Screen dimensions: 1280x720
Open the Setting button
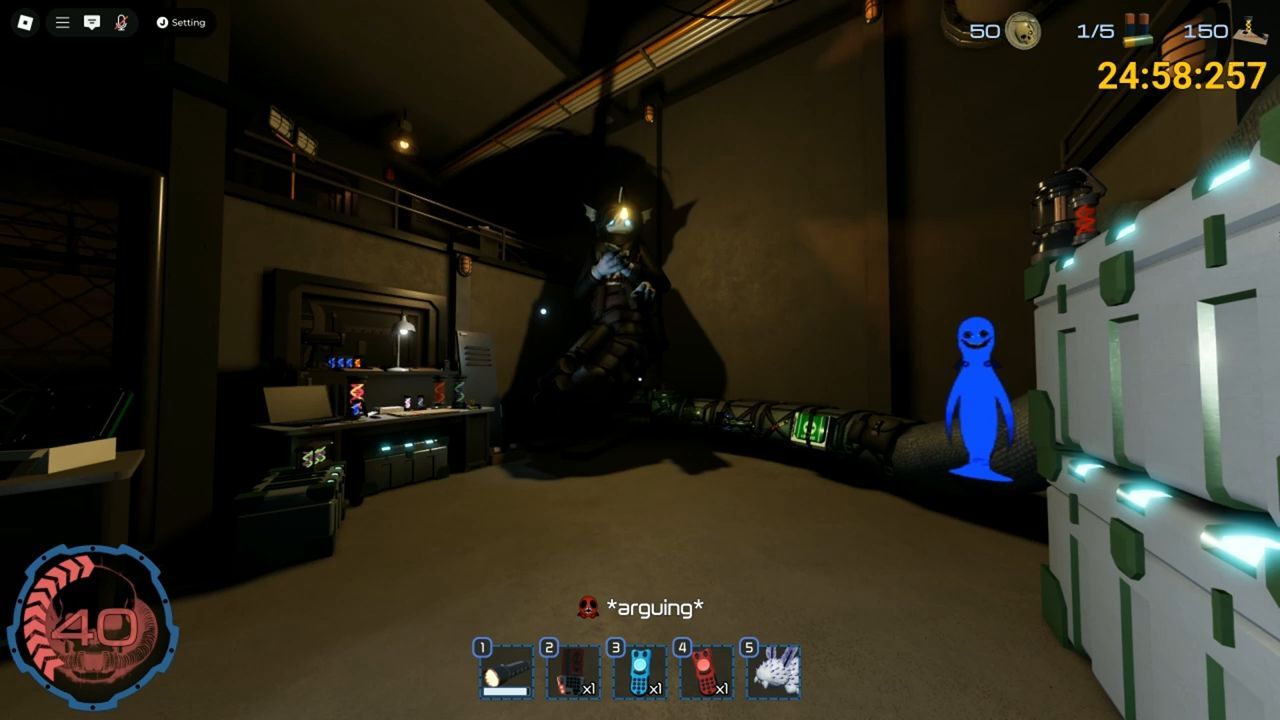click(x=181, y=22)
